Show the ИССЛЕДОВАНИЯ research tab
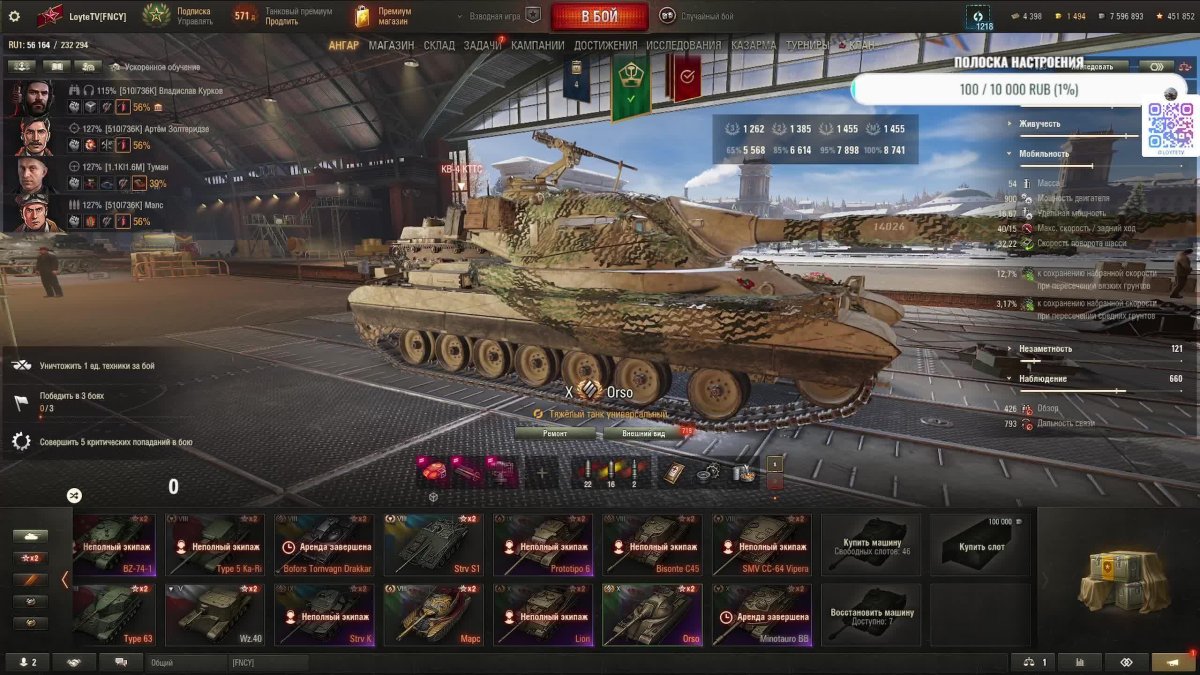Viewport: 1200px width, 675px height. [683, 45]
